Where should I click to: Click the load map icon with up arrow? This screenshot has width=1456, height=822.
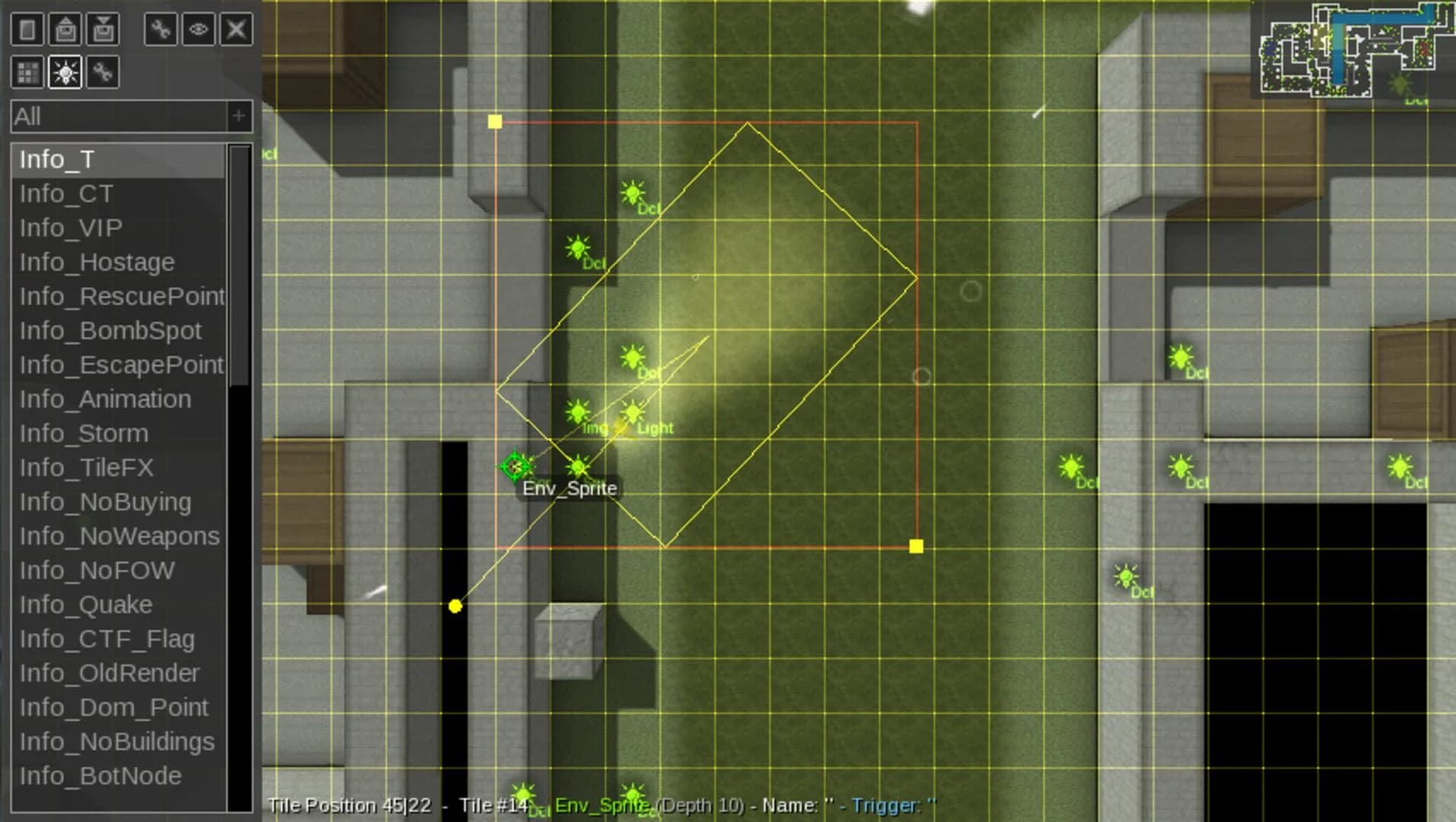pos(67,30)
